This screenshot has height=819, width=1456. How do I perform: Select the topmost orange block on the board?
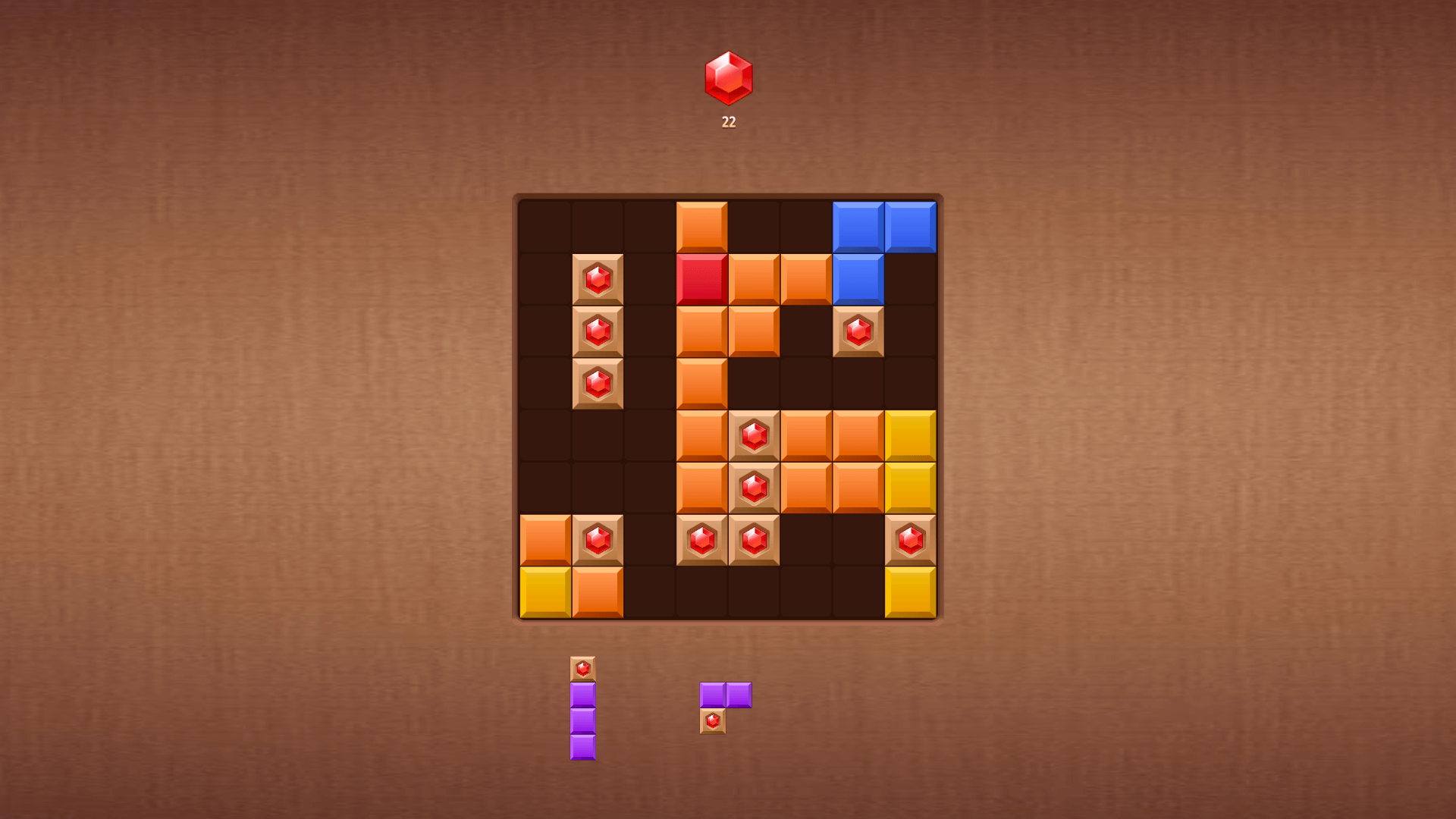click(702, 225)
